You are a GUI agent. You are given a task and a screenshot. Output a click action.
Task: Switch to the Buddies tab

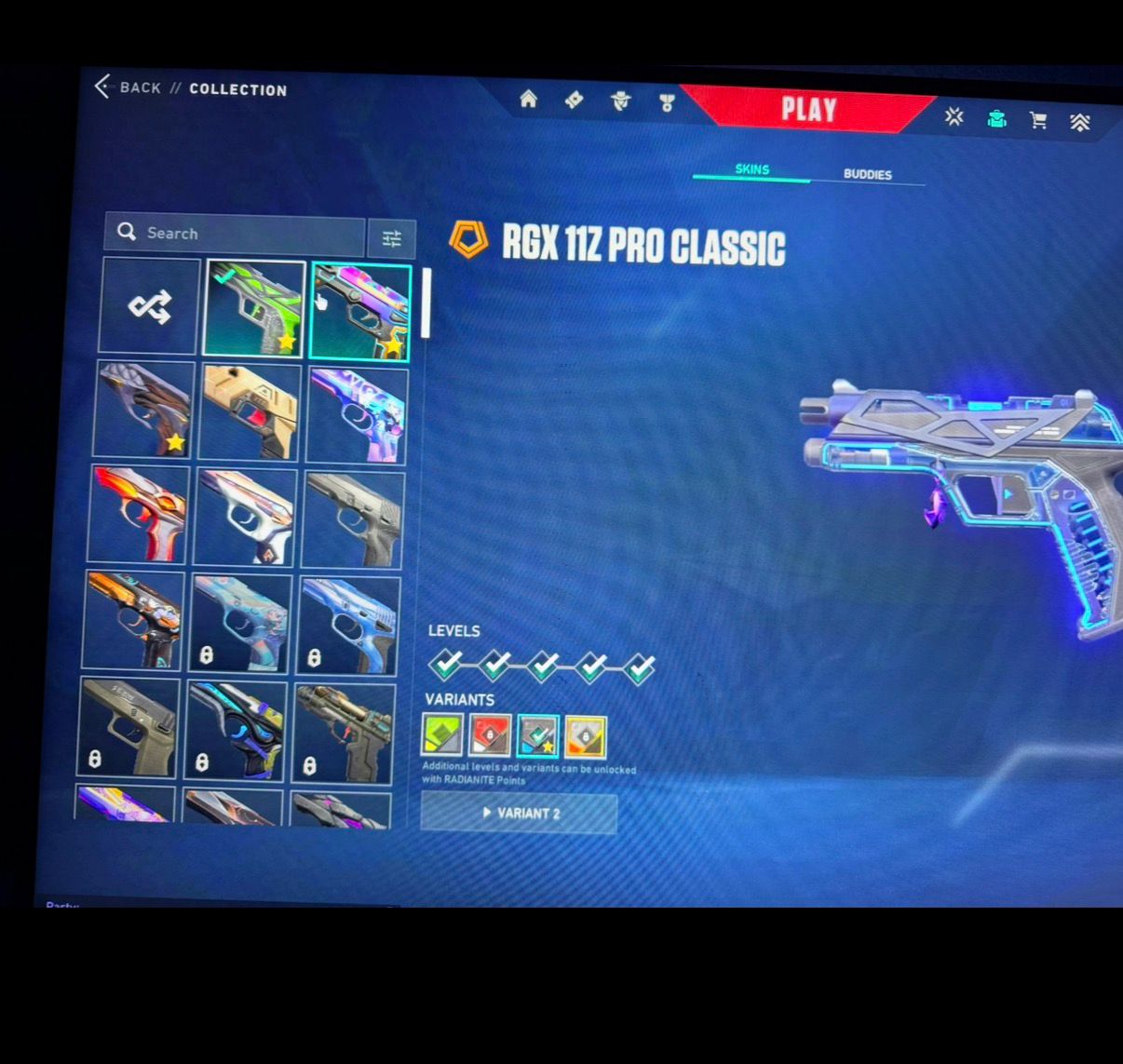coord(867,174)
